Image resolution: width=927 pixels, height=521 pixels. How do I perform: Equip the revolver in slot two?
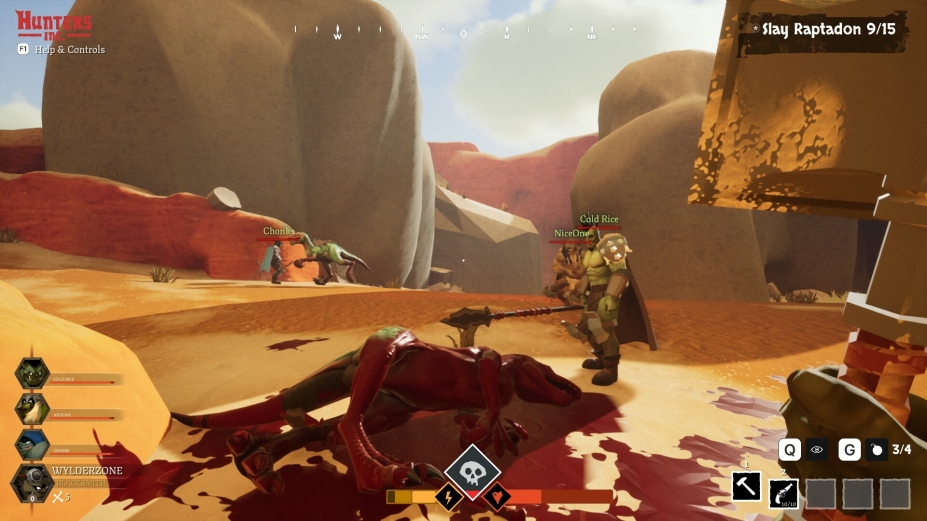[x=782, y=492]
